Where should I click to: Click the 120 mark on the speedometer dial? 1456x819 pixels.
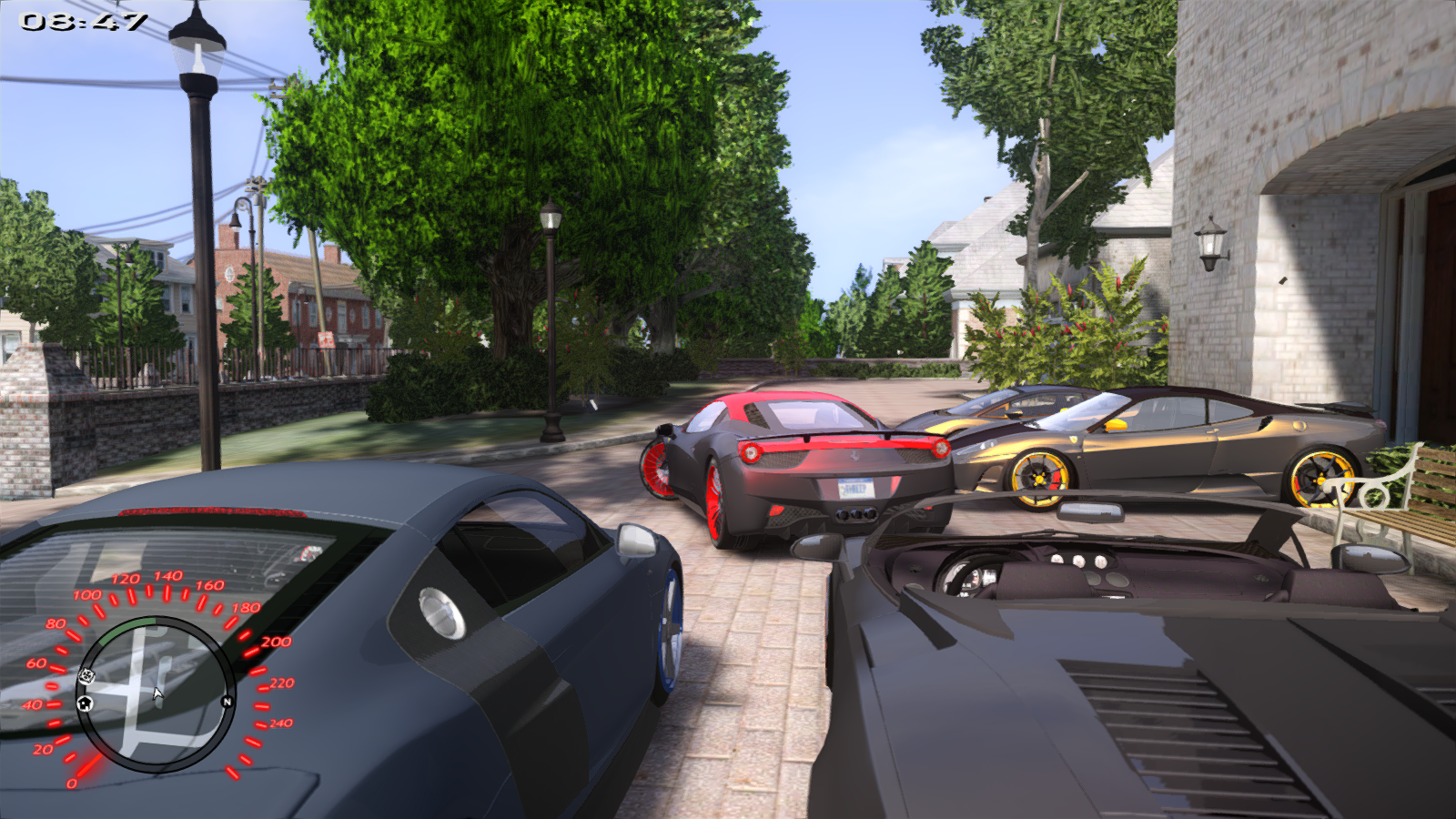pos(124,579)
